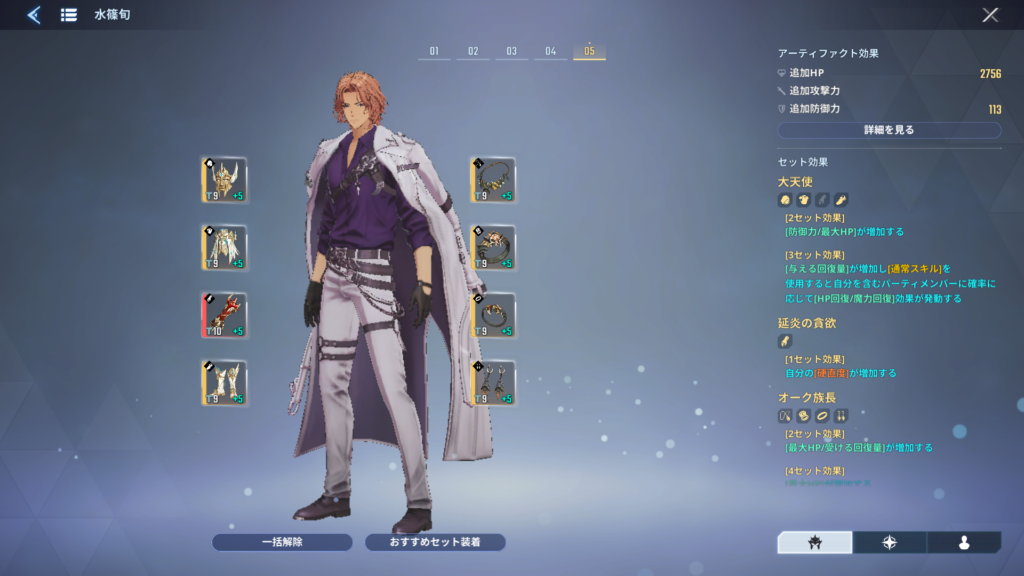This screenshot has height=576, width=1024.
Task: Choose the spiked bracelet artifact slot
Action: tap(493, 247)
